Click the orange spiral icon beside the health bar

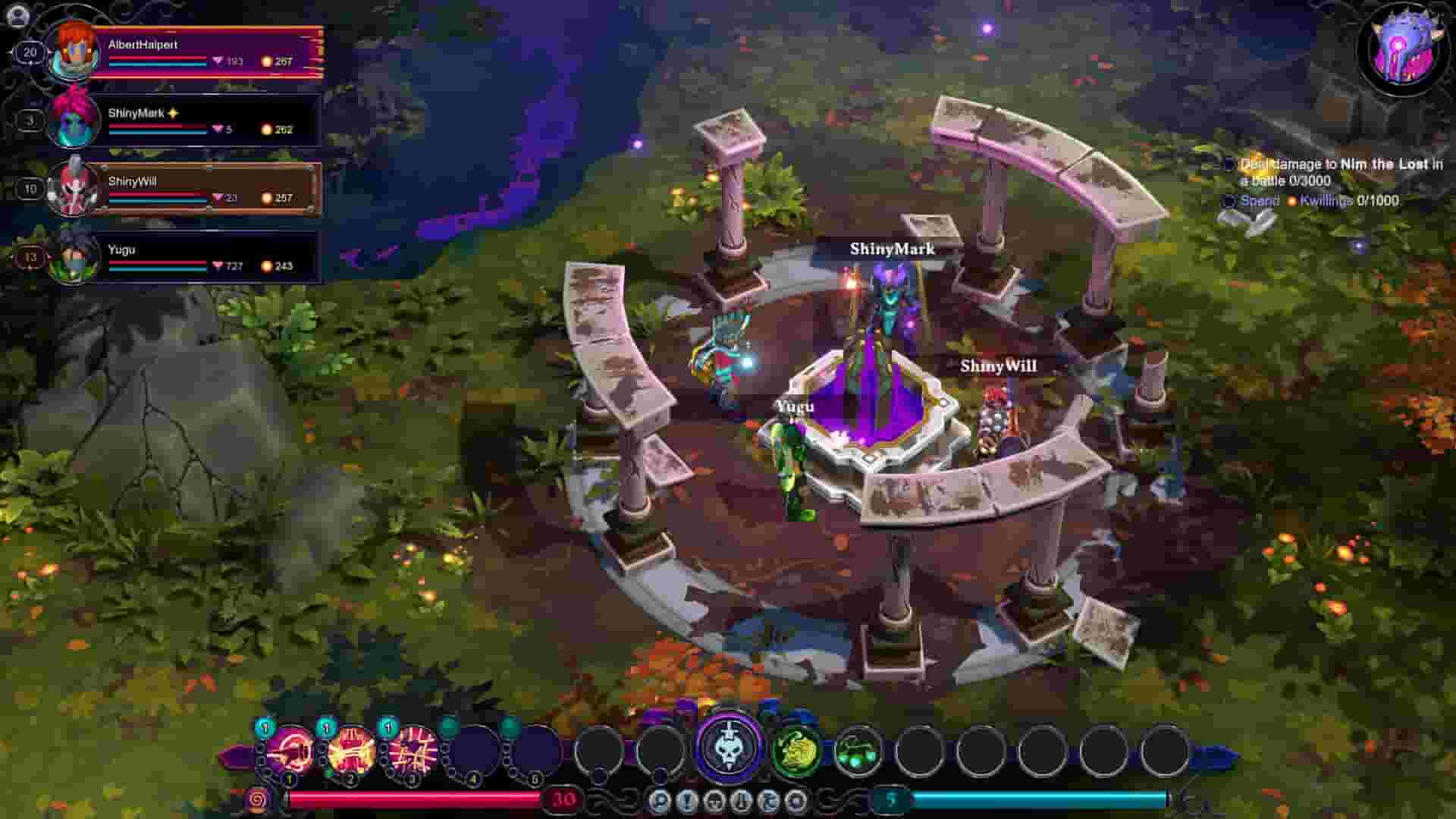pyautogui.click(x=257, y=798)
